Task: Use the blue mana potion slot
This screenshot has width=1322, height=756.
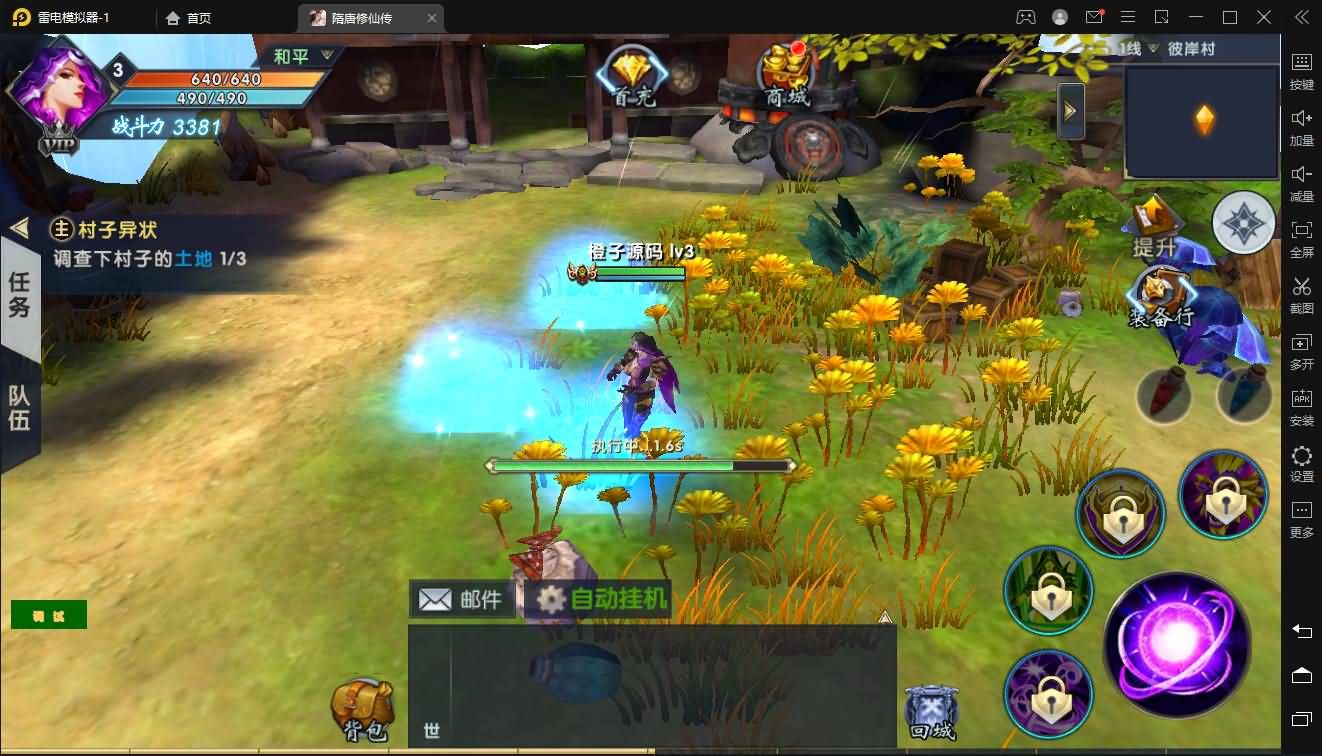Action: tap(1243, 395)
